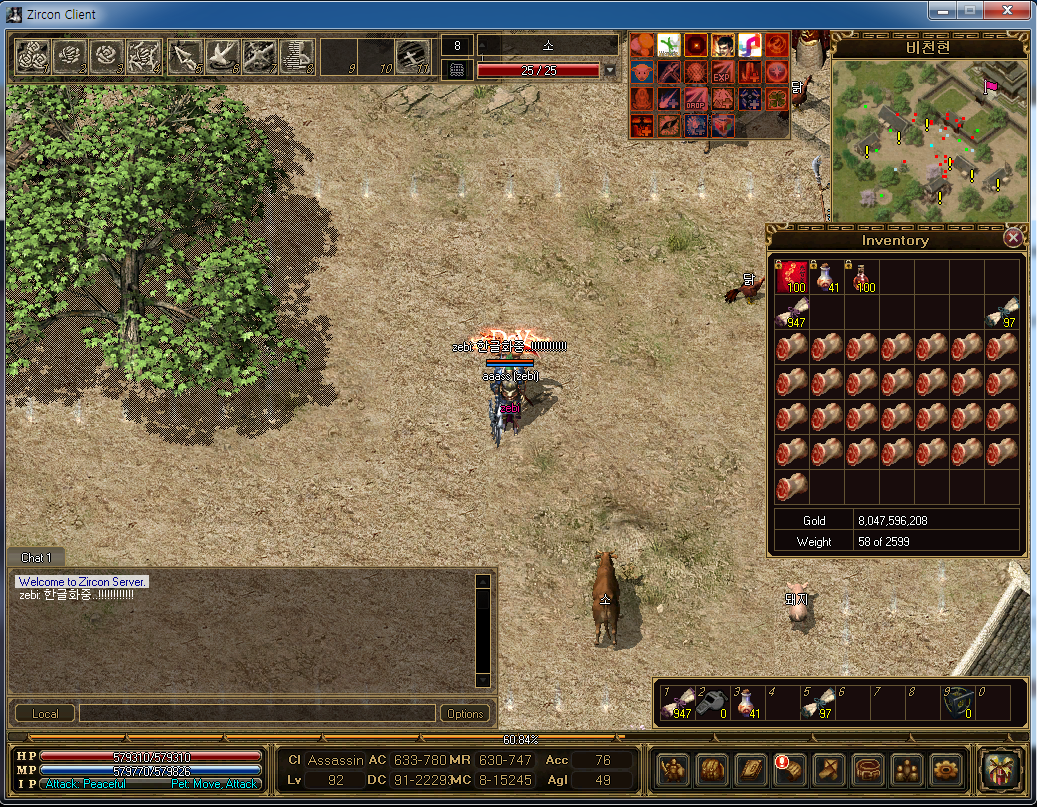Open the skill book menu
The image size is (1037, 807).
(750, 768)
